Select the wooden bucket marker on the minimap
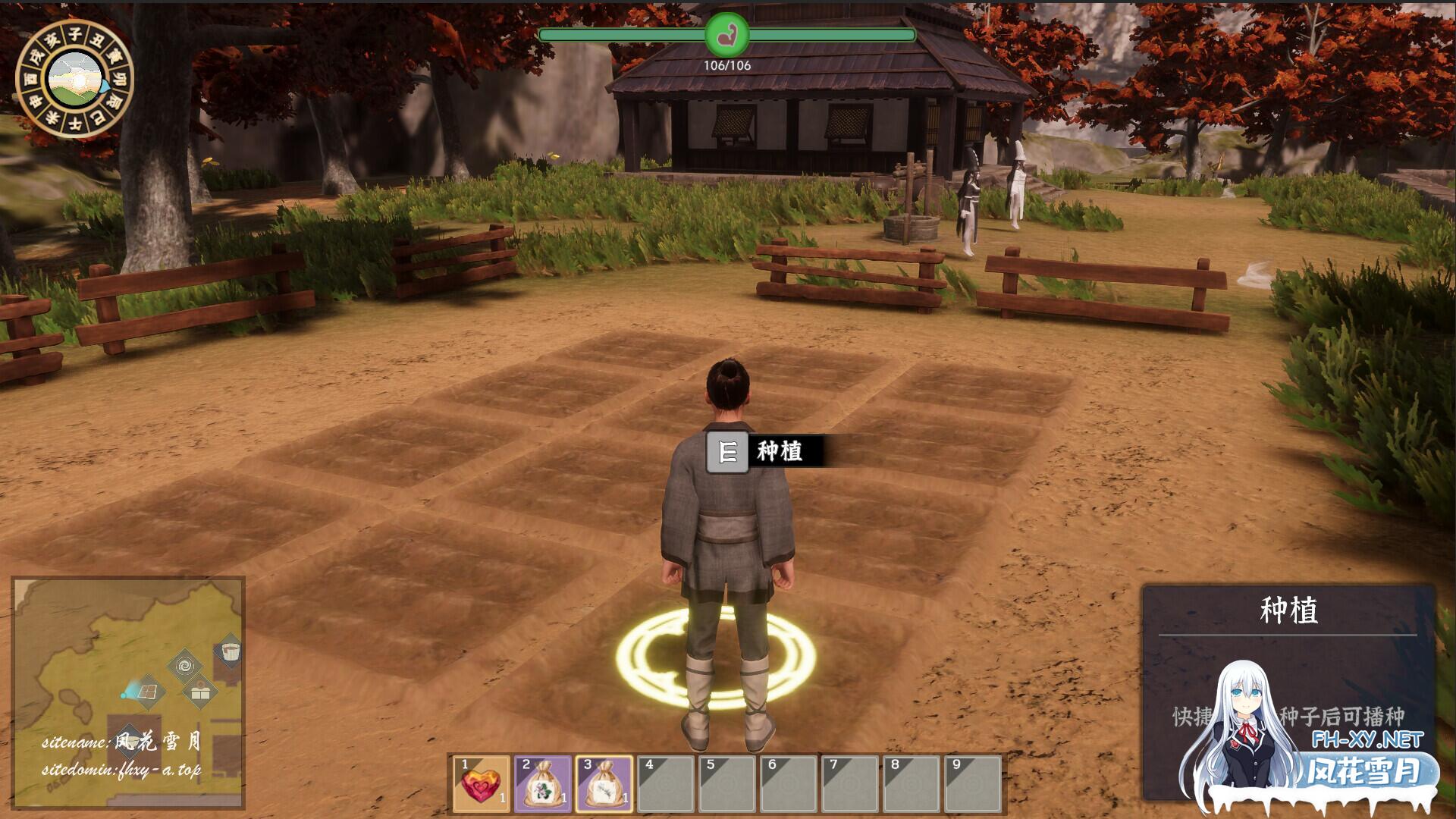The image size is (1456, 819). 230,653
